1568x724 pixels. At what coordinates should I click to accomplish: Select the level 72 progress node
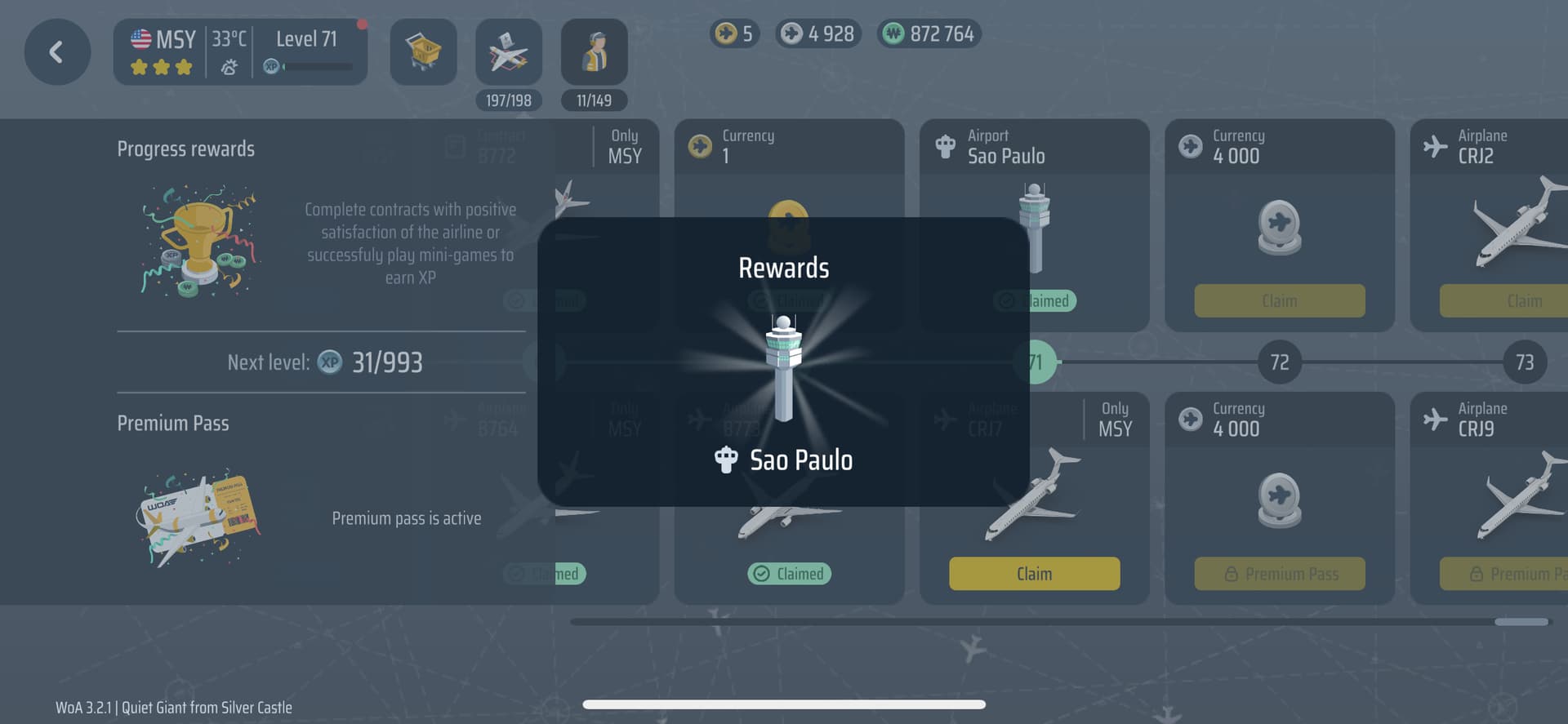(x=1279, y=362)
